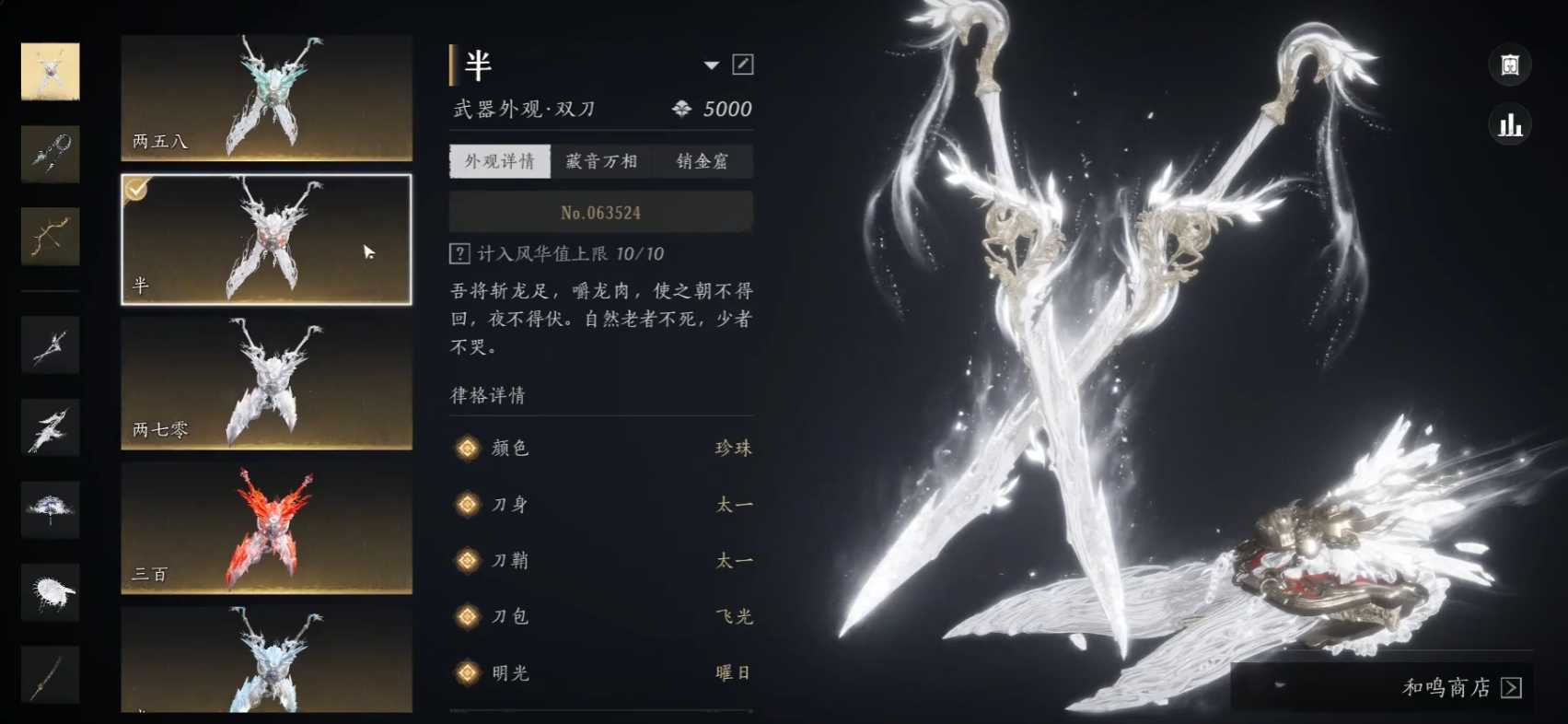
Task: Click the No.063524 banner
Action: coord(599,211)
